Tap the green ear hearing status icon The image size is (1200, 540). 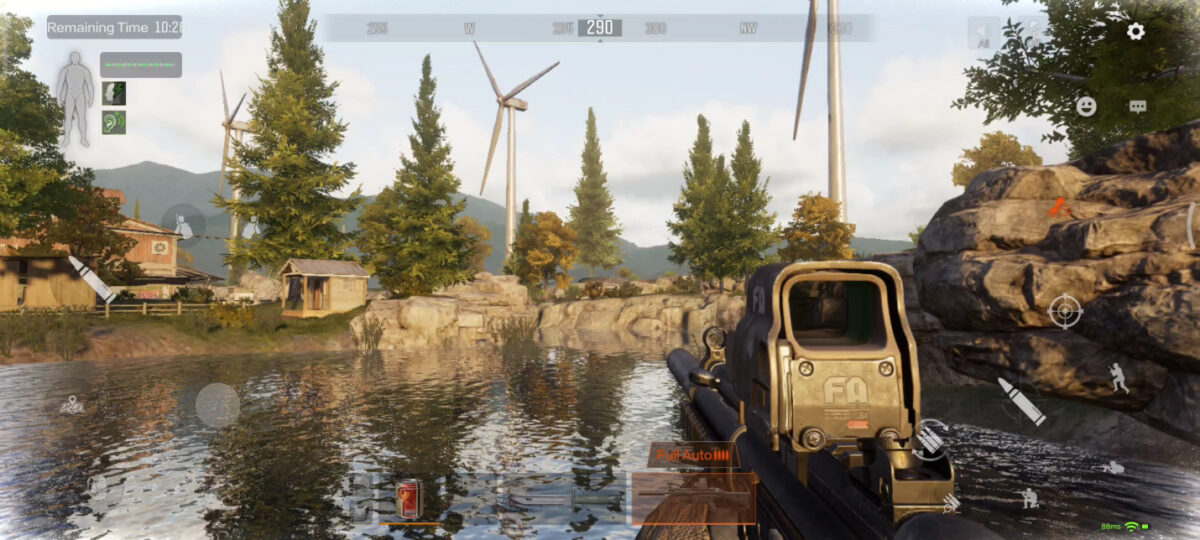point(114,122)
